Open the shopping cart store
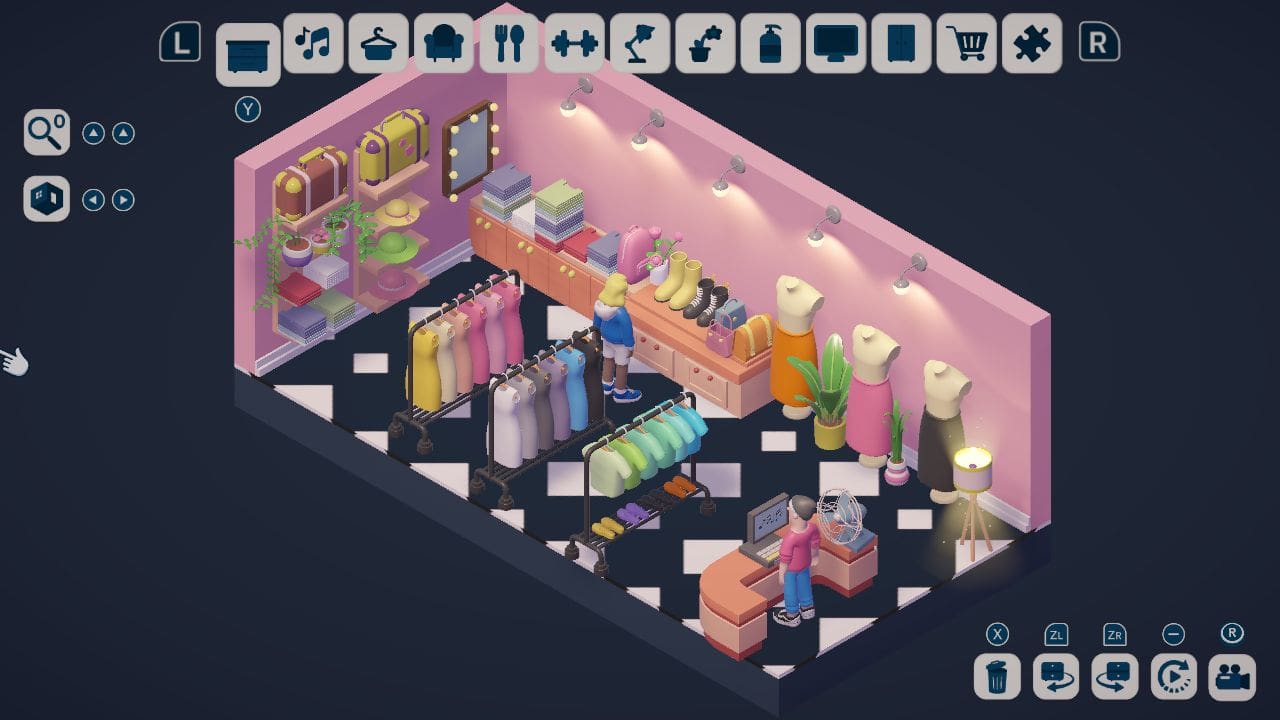The image size is (1280, 720). (966, 44)
